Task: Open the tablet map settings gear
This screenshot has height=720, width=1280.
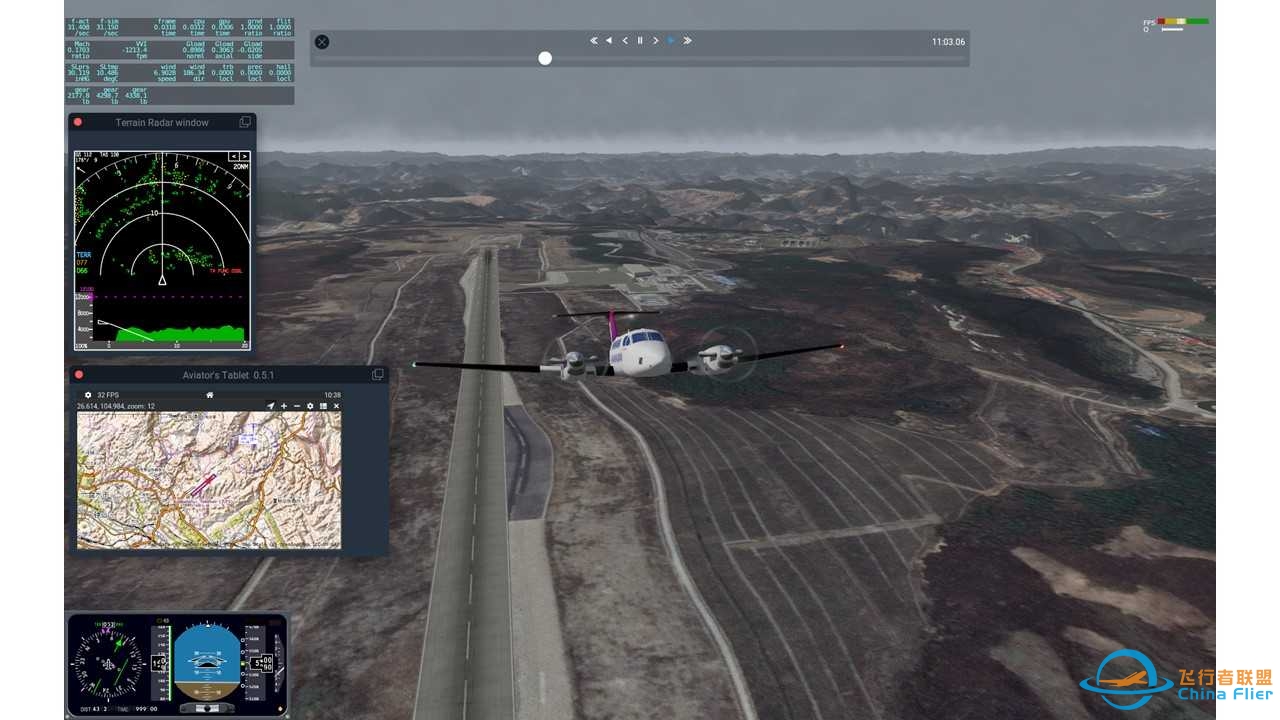Action: point(310,406)
